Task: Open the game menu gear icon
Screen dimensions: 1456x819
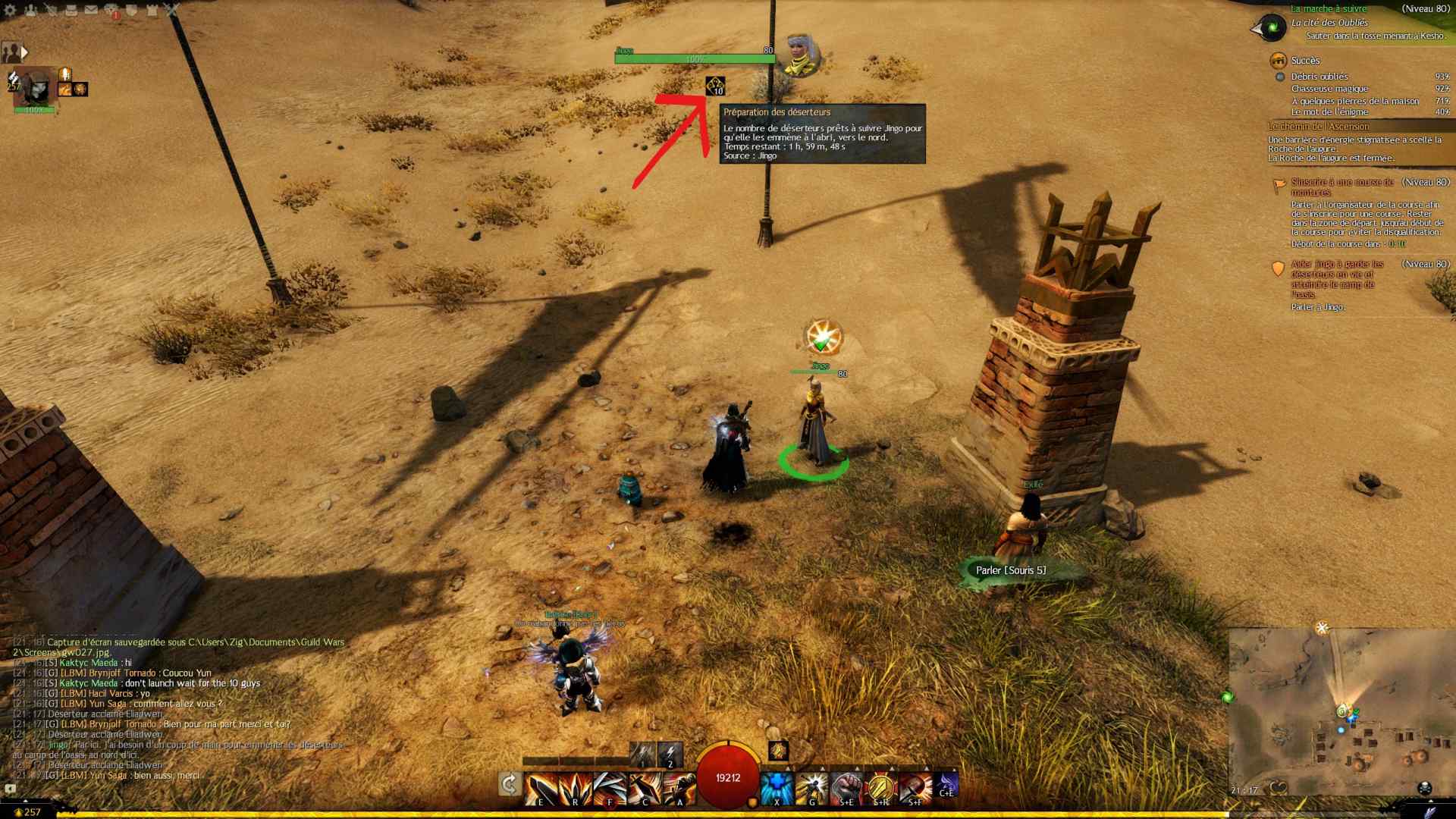Action: [x=10, y=10]
